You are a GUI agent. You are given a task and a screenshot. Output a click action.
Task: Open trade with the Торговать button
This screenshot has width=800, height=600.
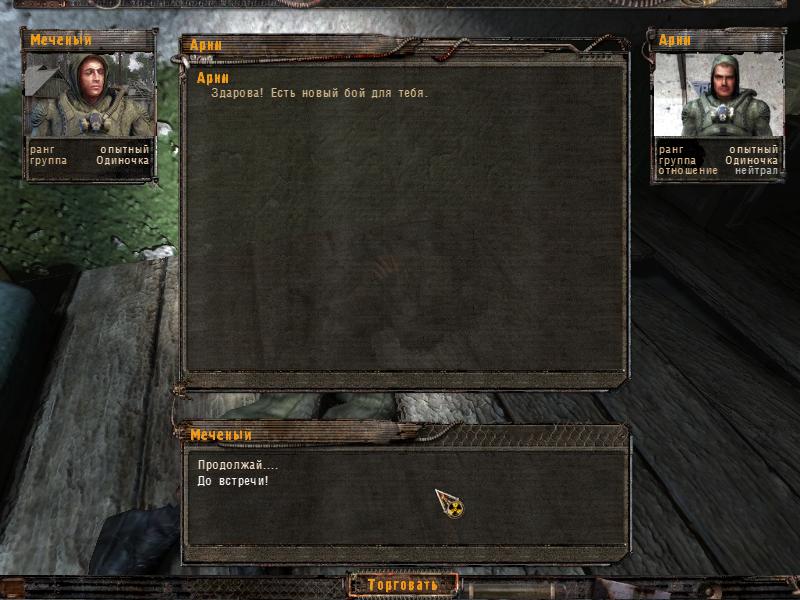403,584
